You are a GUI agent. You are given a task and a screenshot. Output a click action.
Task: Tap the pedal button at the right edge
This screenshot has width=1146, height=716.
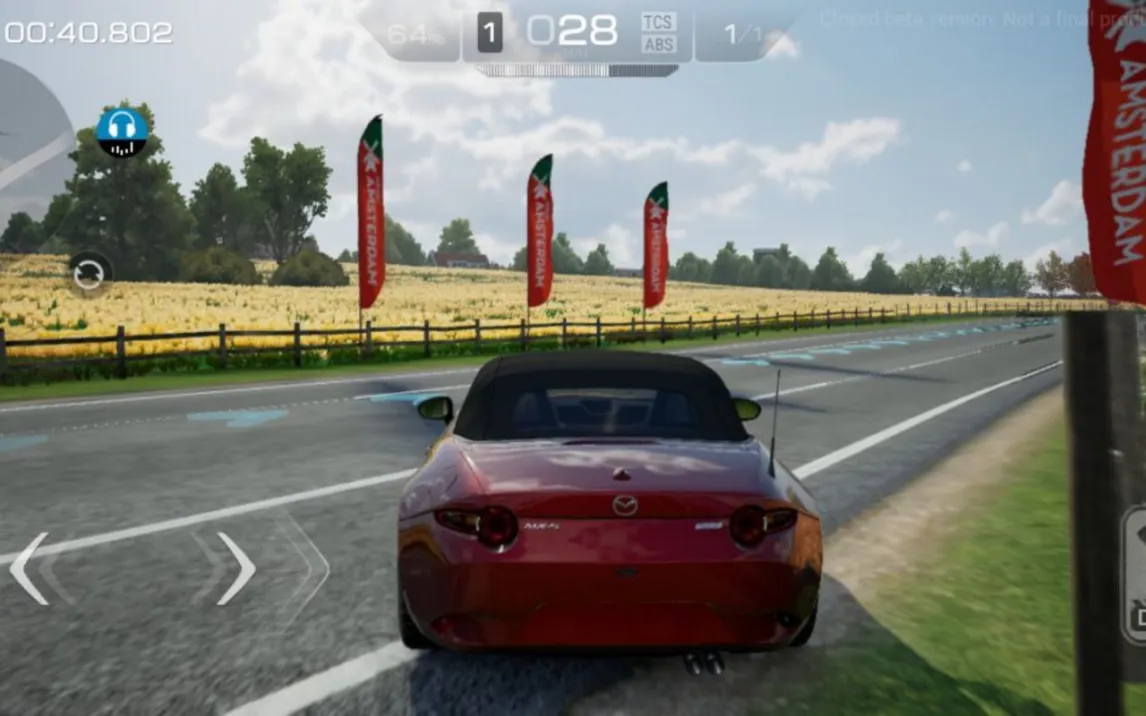click(1134, 575)
